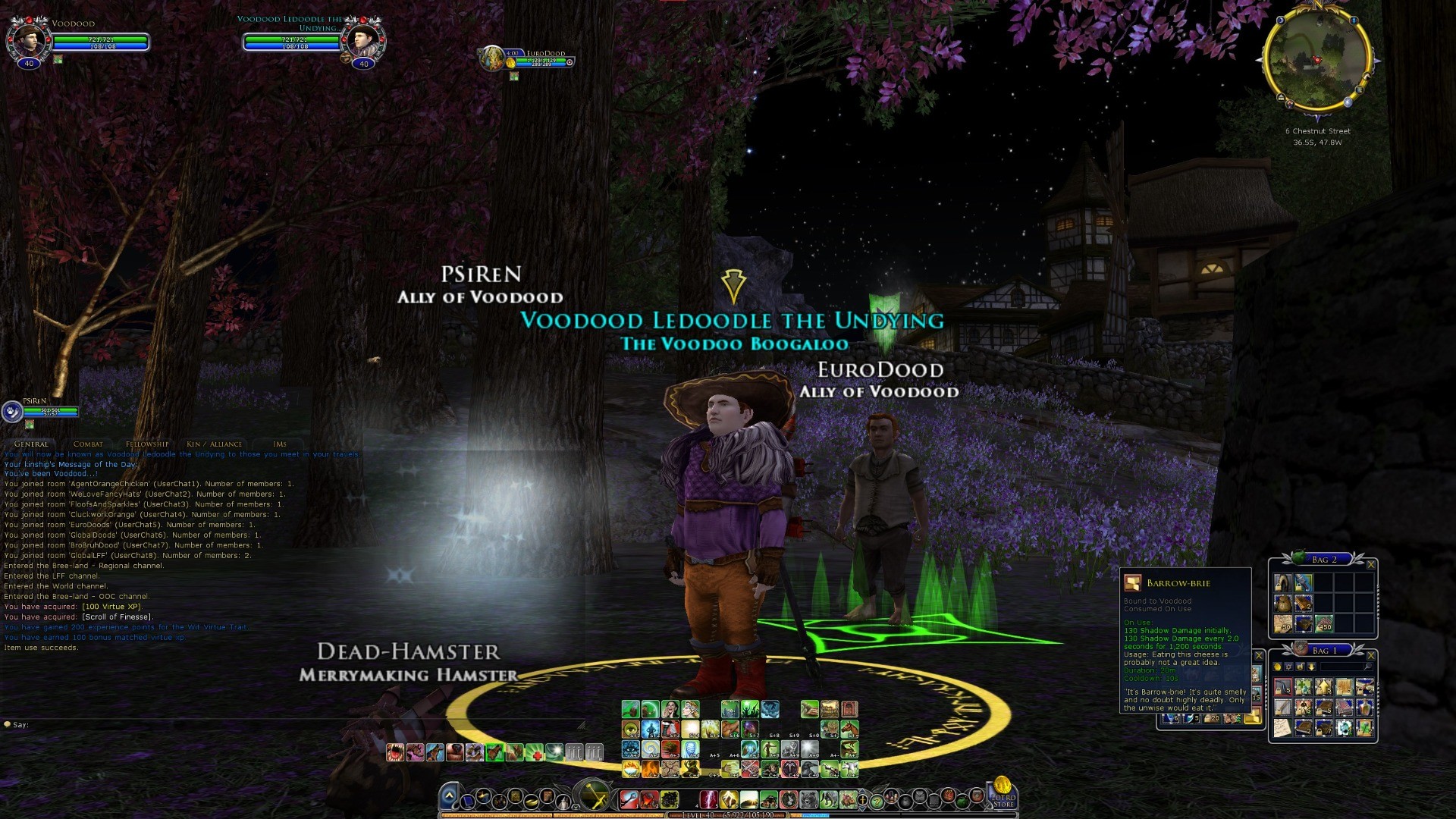
Task: Open the Kin / Alliance chat tab
Action: point(214,444)
